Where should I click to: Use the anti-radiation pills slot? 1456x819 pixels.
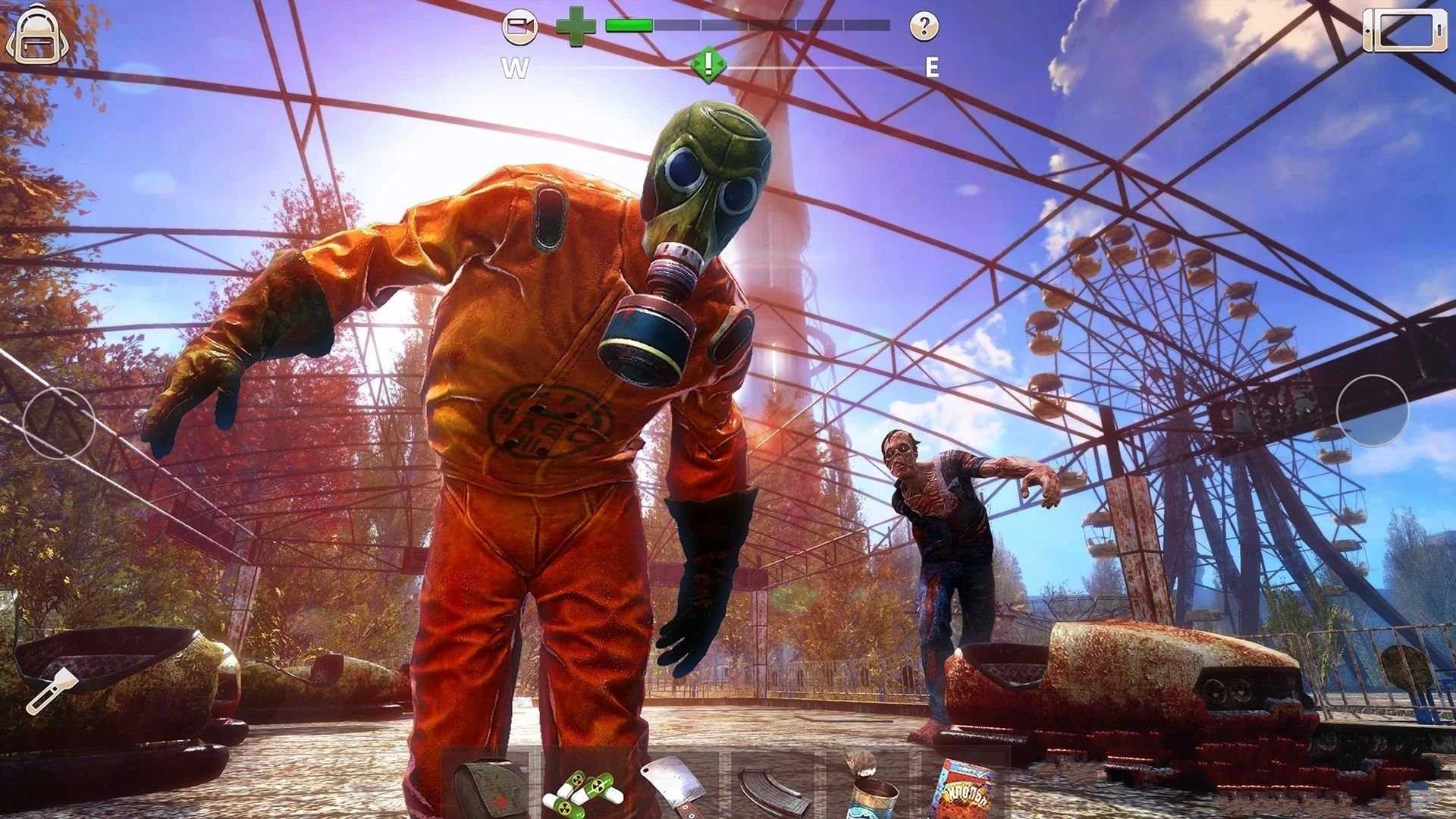582,789
